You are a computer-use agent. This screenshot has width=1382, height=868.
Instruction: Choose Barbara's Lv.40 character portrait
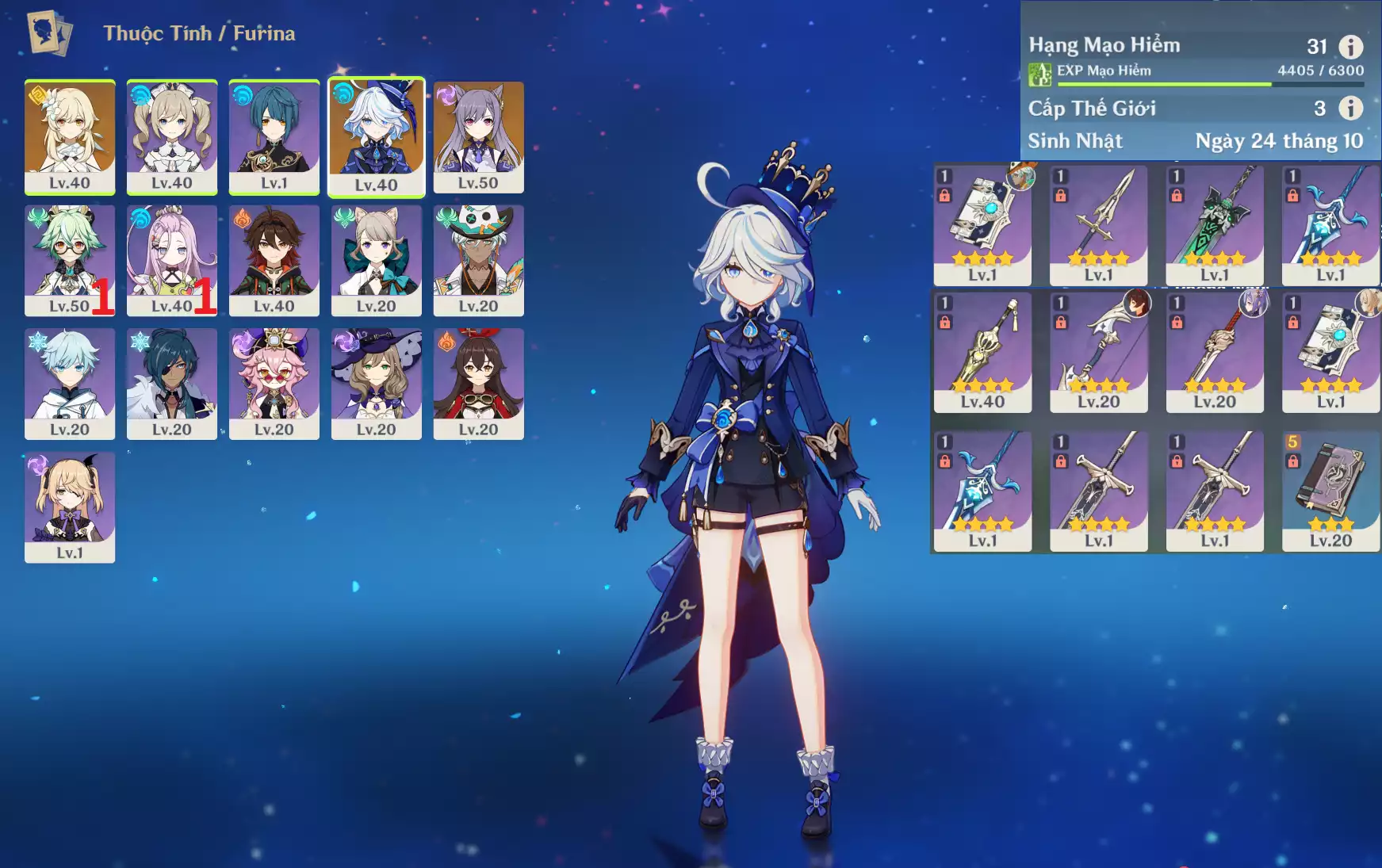[x=172, y=136]
